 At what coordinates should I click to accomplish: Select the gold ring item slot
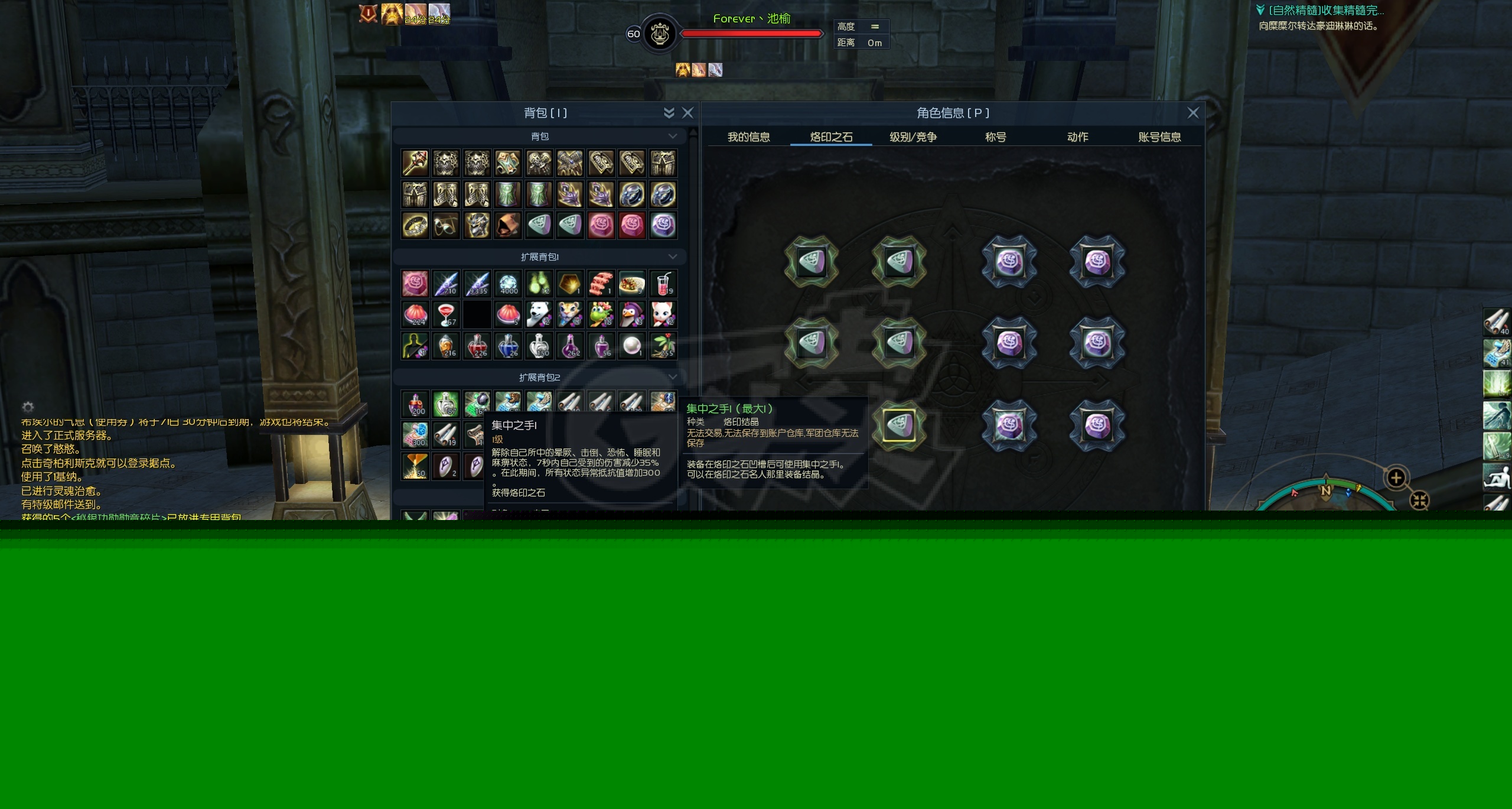click(x=415, y=225)
